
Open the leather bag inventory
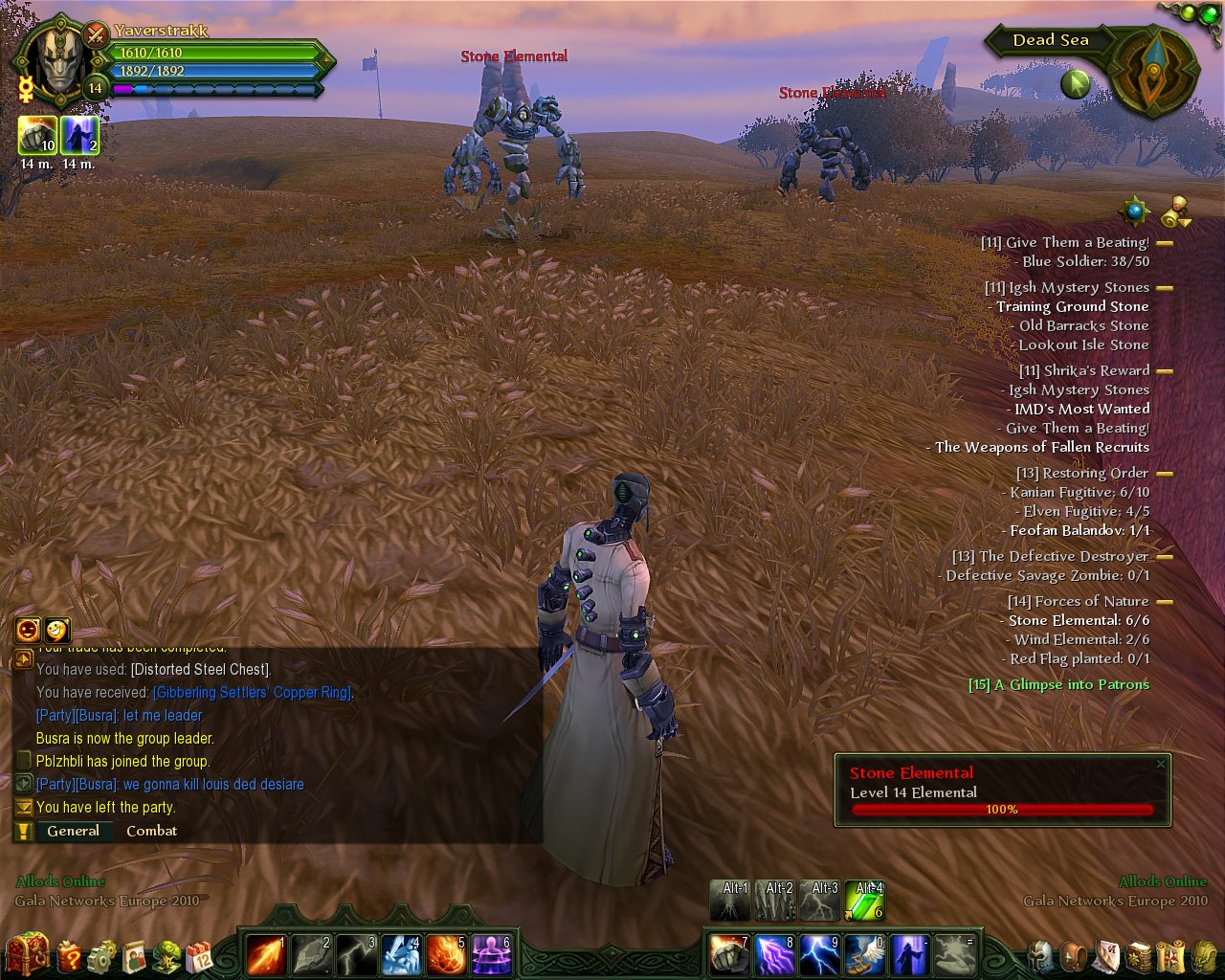pos(1074,955)
